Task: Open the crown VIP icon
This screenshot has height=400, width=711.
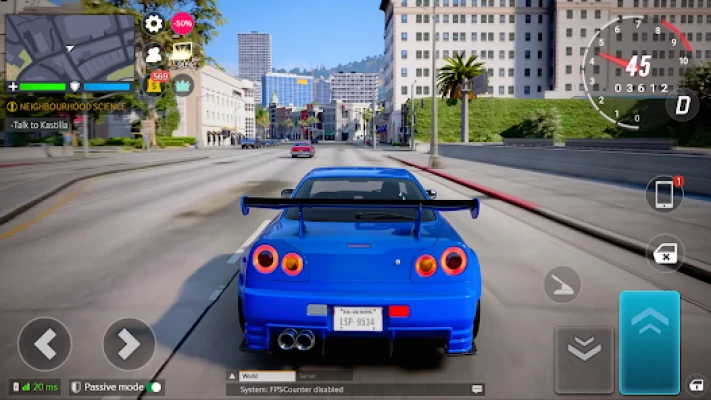Action: tap(183, 84)
